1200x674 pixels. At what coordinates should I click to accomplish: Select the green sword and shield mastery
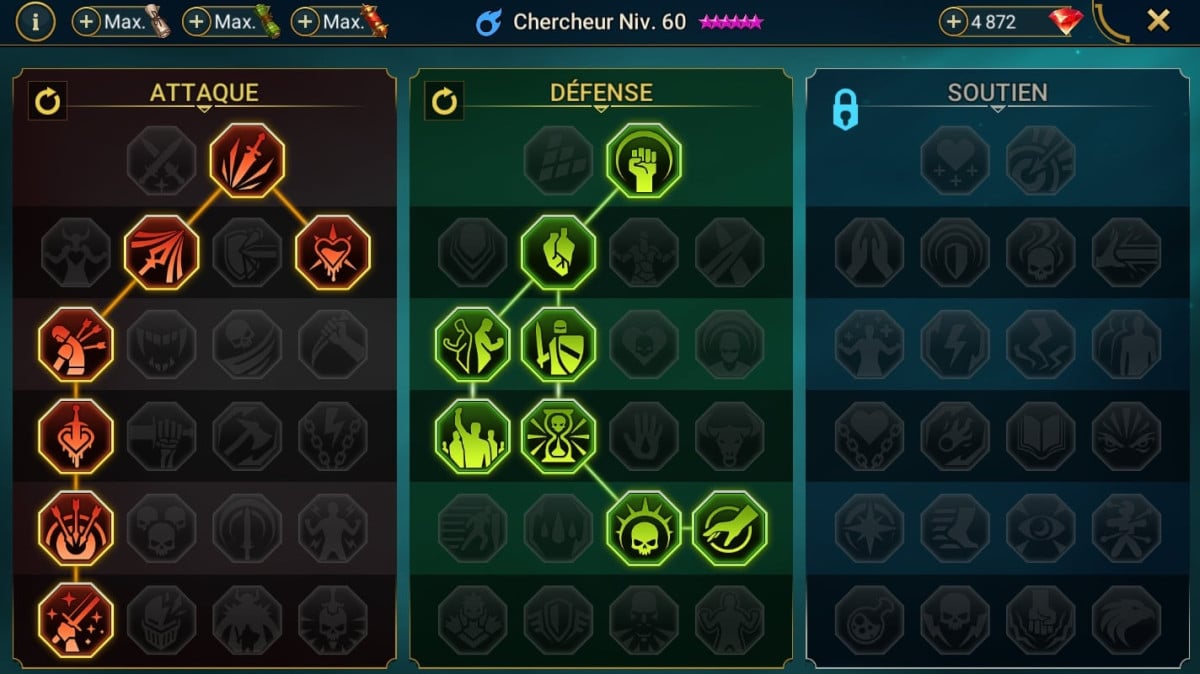pos(558,344)
